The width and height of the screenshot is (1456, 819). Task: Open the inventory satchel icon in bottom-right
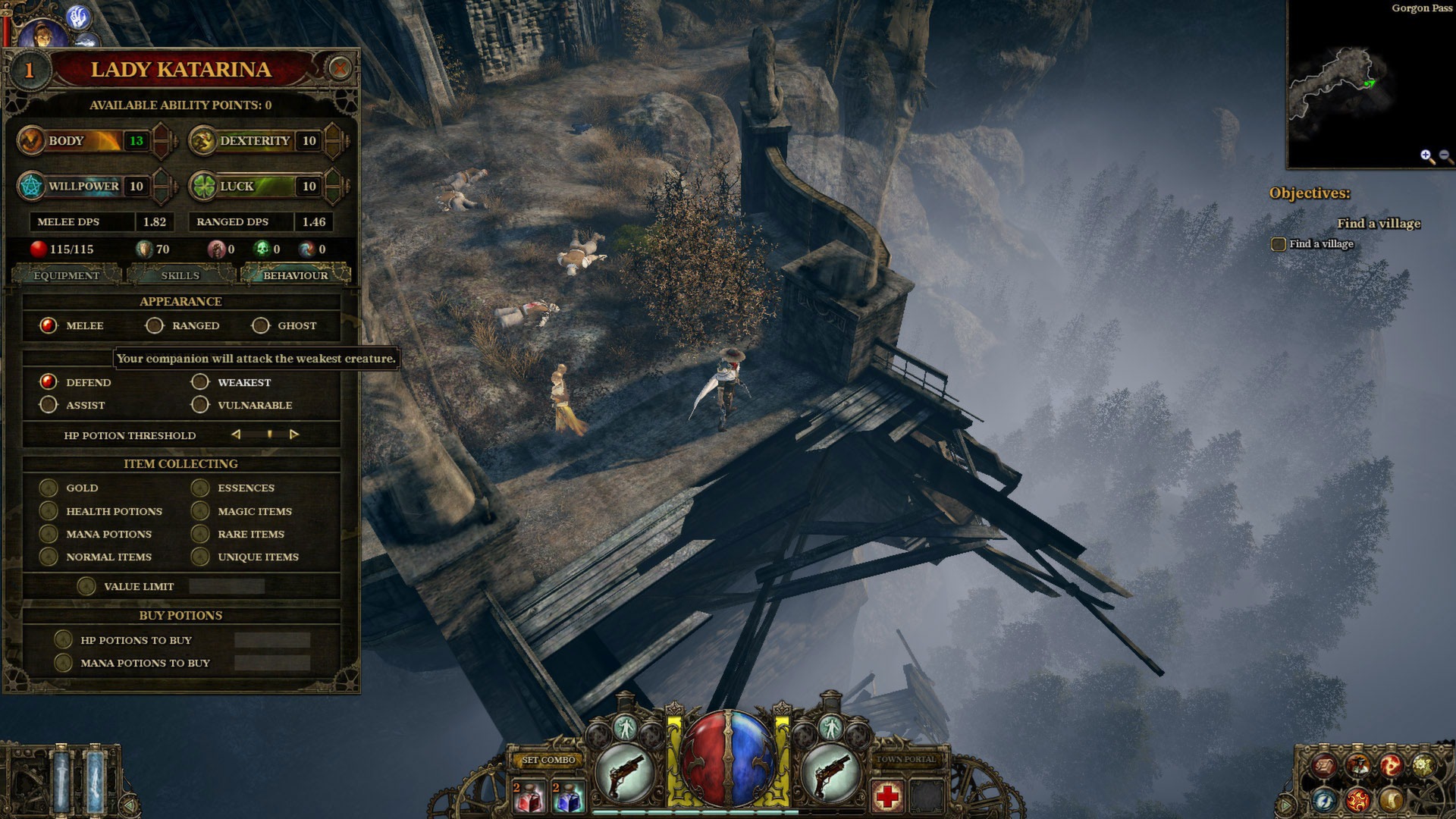click(x=1323, y=766)
